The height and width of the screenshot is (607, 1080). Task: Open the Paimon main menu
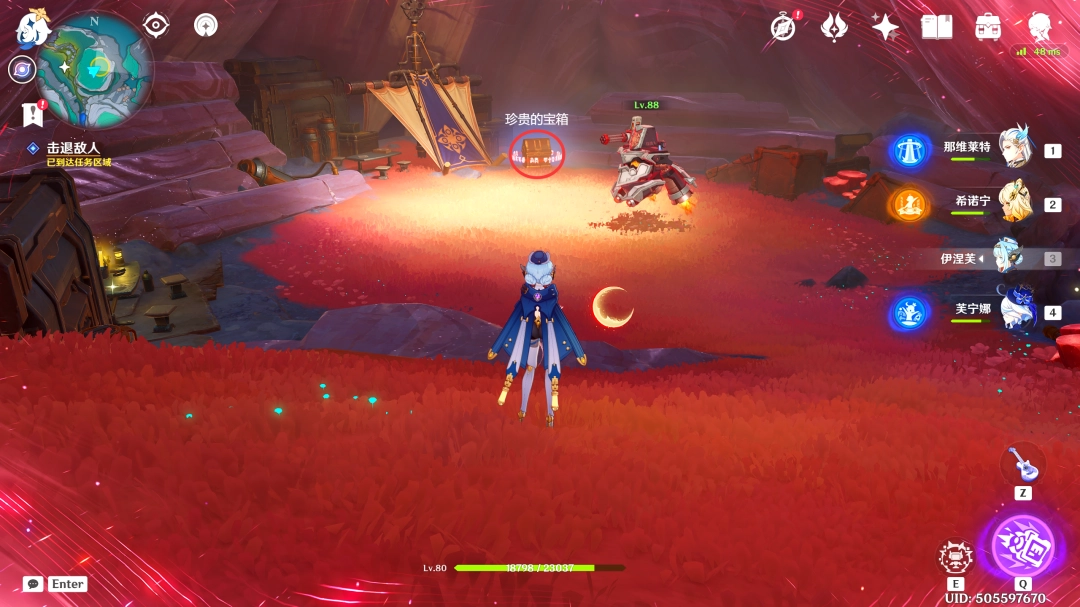32,29
